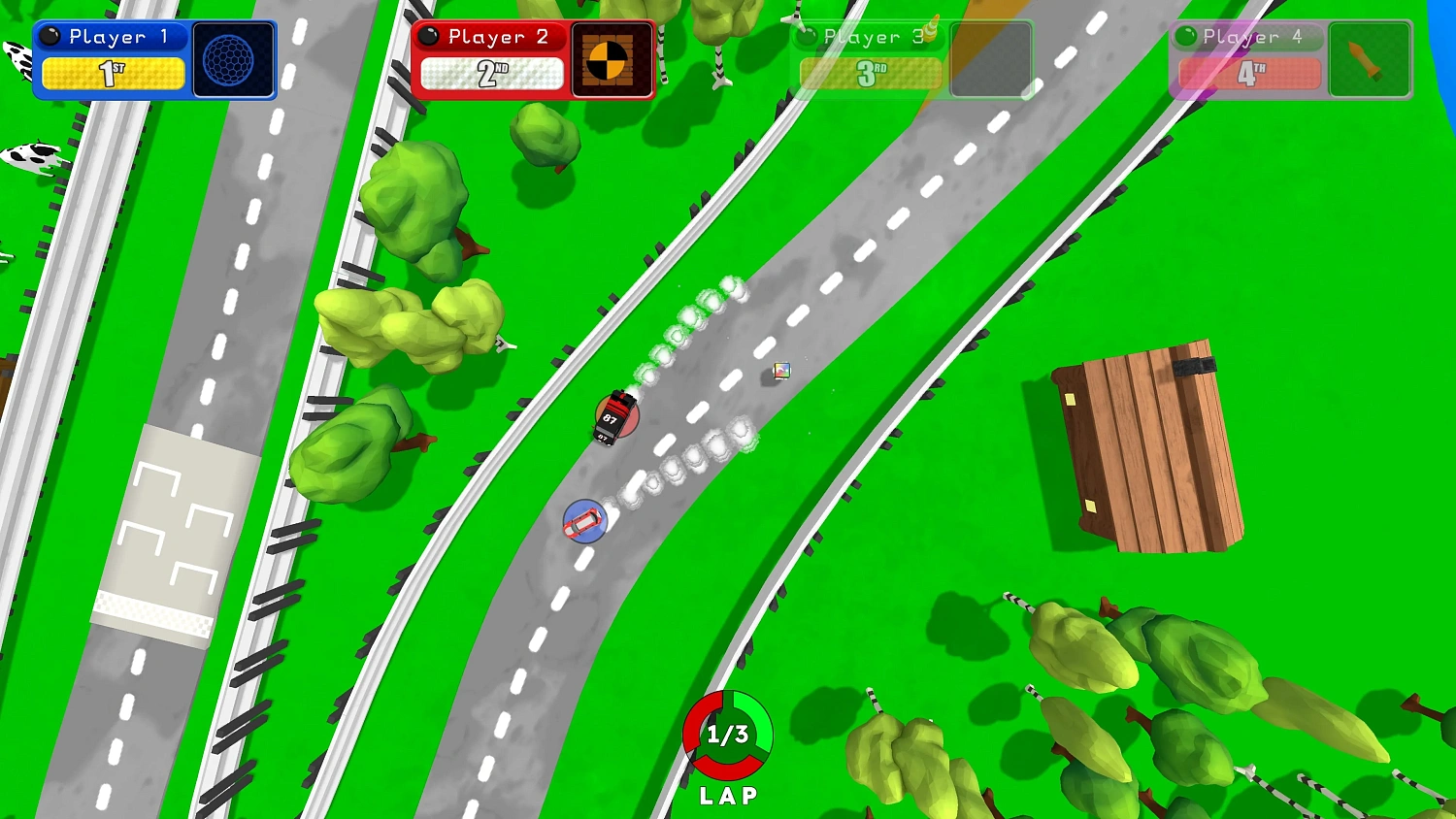Select the crash-test crate item for Player 2
1456x819 pixels.
[612, 60]
